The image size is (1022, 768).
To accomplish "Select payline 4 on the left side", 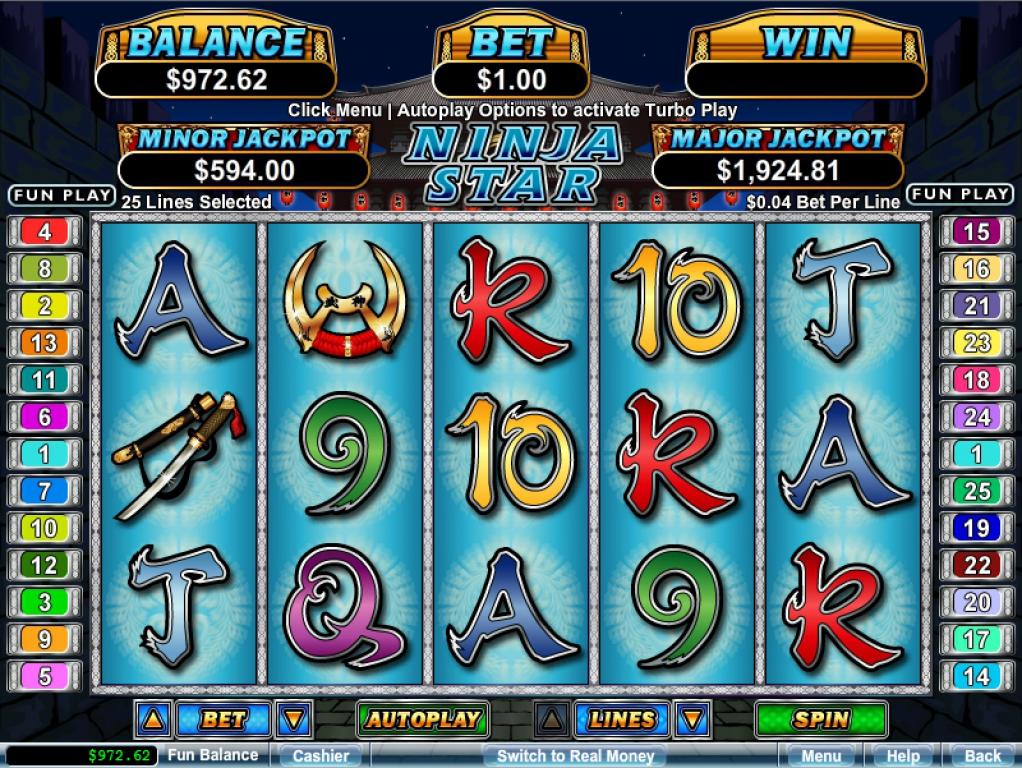I will pyautogui.click(x=45, y=232).
